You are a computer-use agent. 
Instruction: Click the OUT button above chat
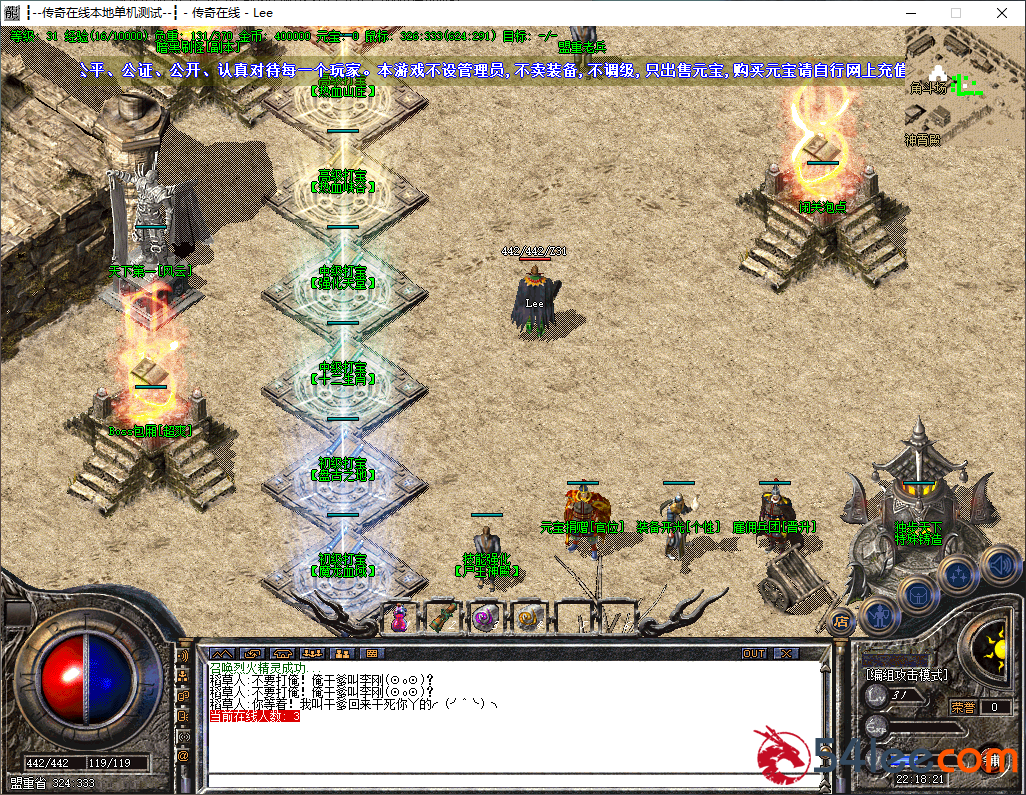pos(754,653)
